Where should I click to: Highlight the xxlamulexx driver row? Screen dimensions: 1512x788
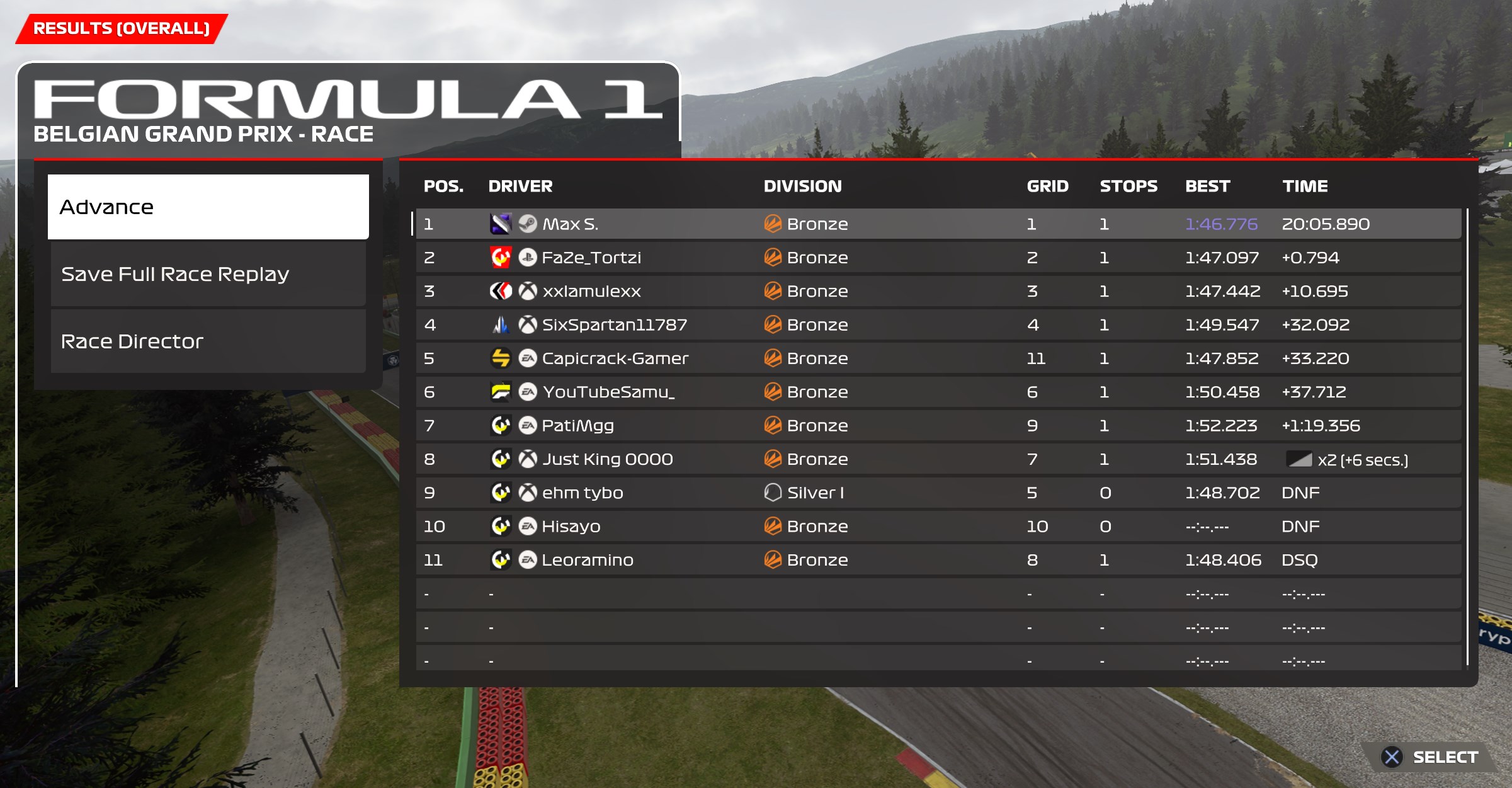point(591,291)
